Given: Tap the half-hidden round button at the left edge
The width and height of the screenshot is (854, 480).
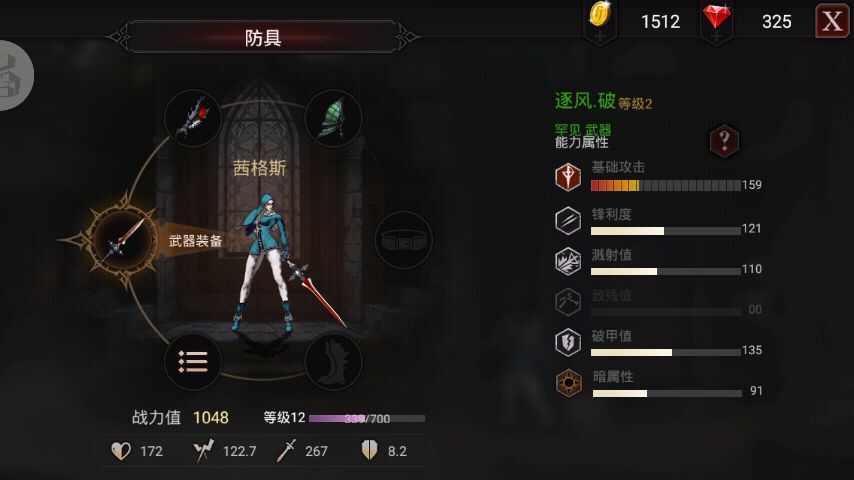Looking at the screenshot, I should (14, 75).
